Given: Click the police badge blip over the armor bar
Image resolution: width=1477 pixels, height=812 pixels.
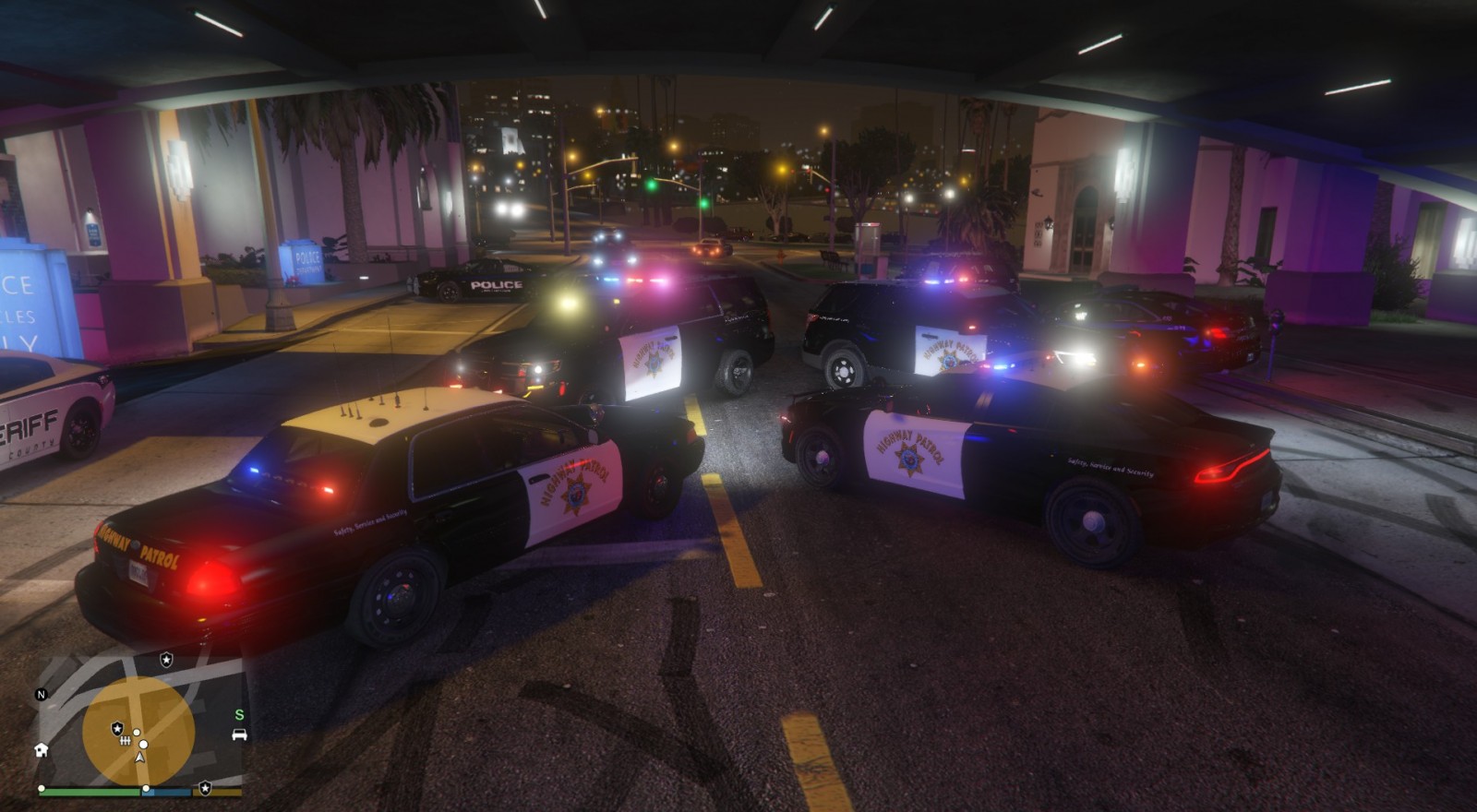Looking at the screenshot, I should tap(206, 790).
